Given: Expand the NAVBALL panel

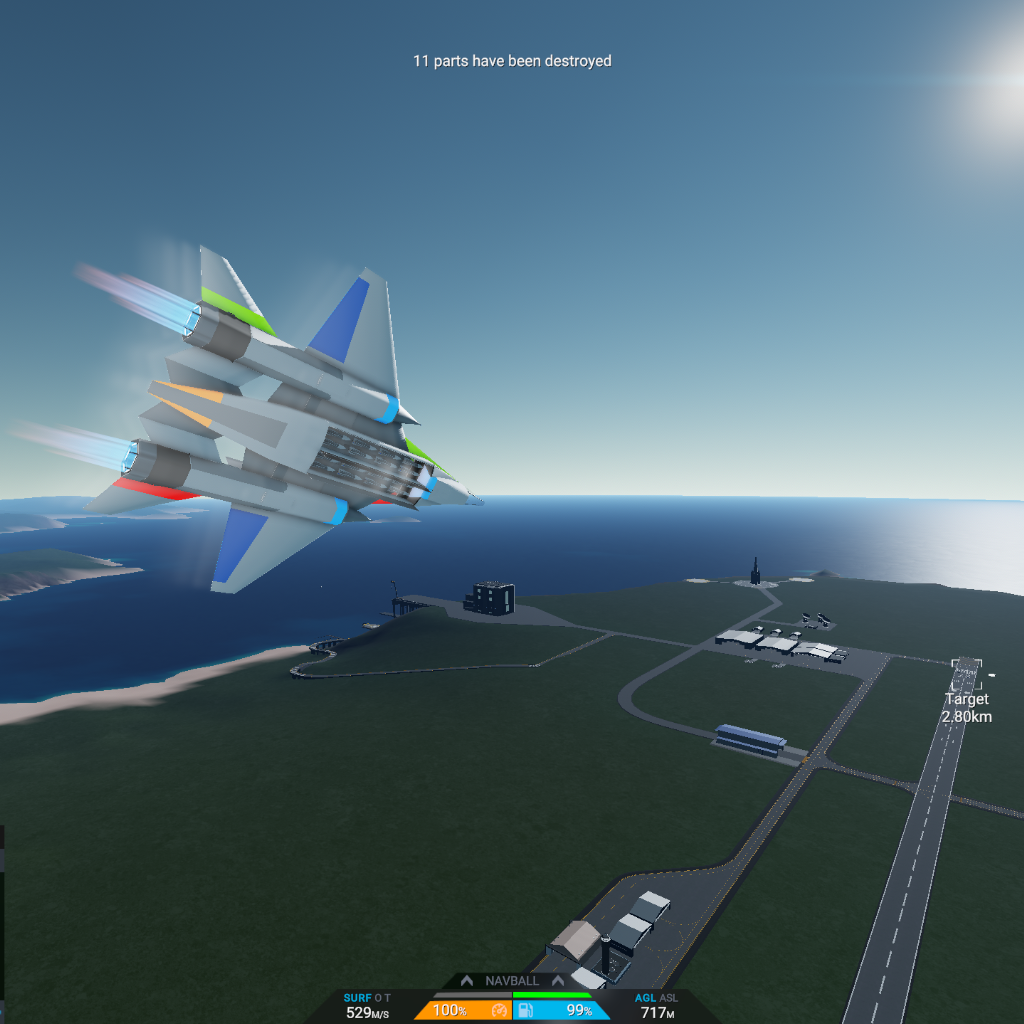Looking at the screenshot, I should tap(512, 981).
